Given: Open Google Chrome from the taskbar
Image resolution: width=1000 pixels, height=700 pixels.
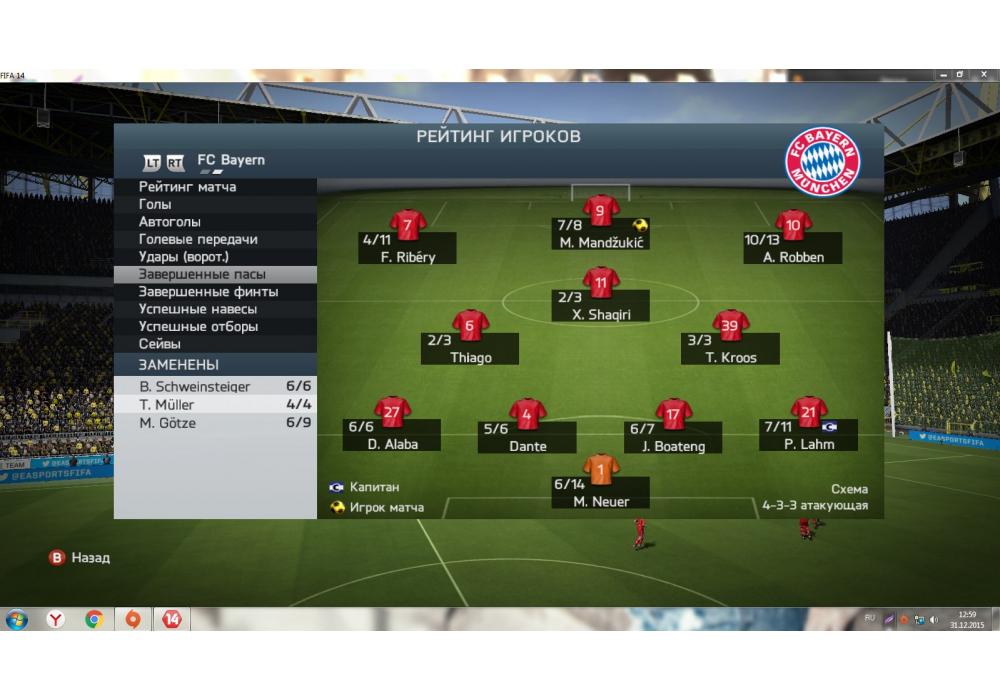Looking at the screenshot, I should [94, 620].
